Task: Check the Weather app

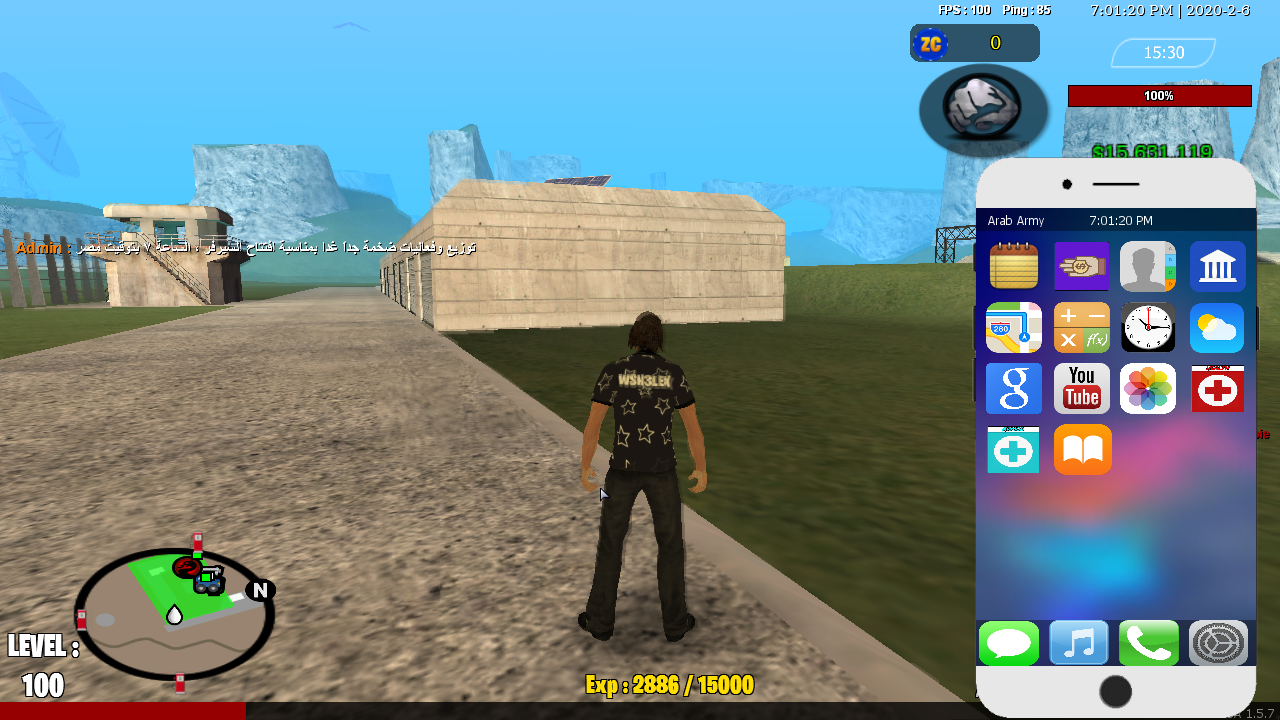Action: tap(1217, 328)
